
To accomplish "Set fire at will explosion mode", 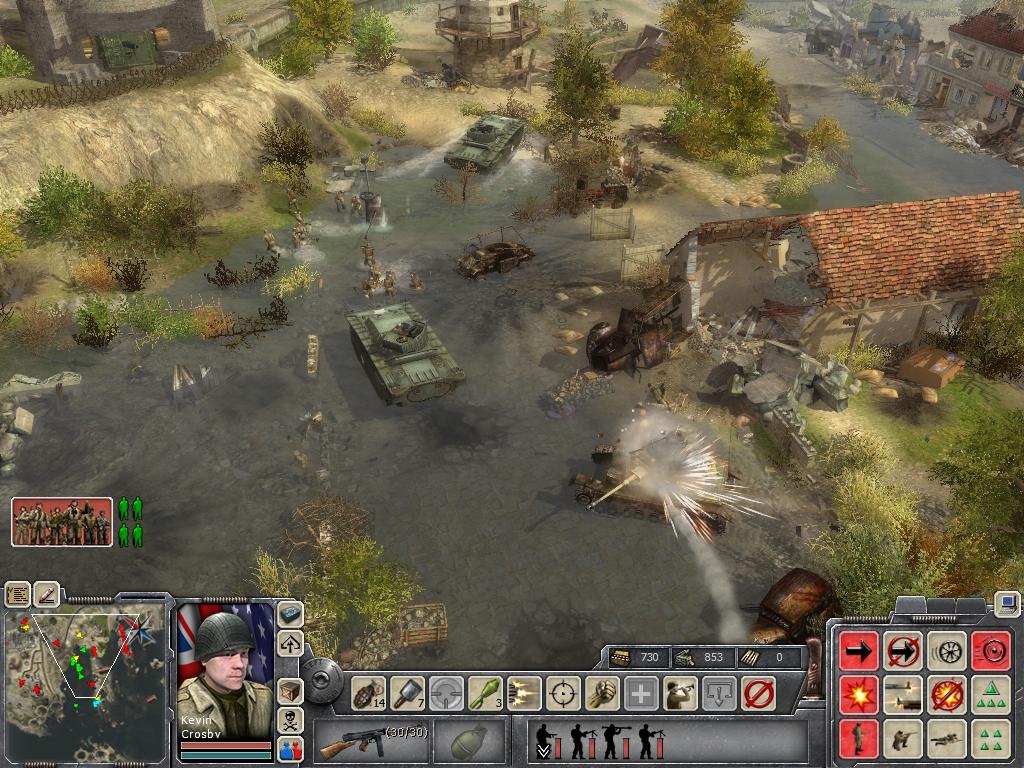I will (x=859, y=694).
